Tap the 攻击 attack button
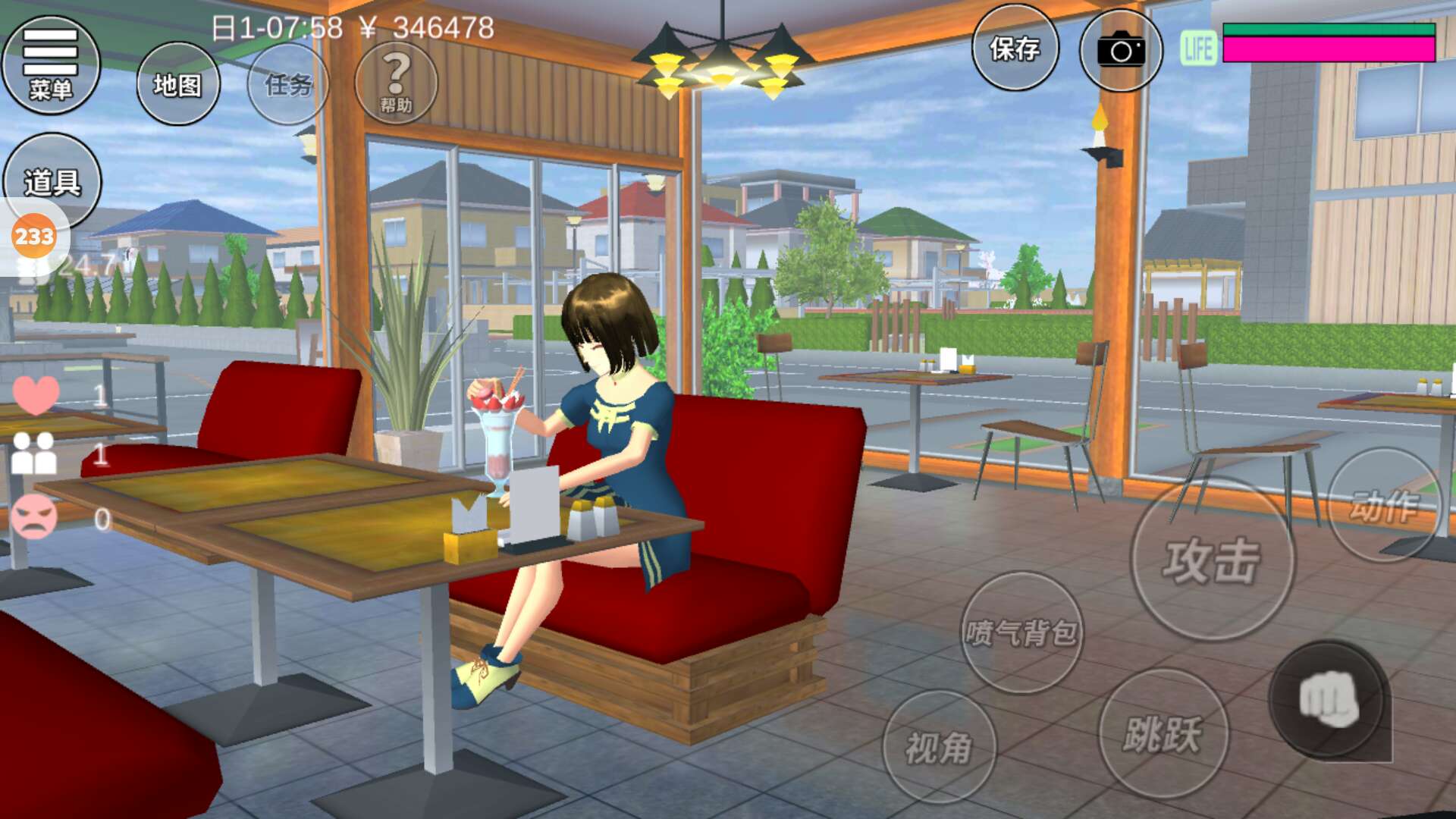1456x819 pixels. [x=1212, y=560]
